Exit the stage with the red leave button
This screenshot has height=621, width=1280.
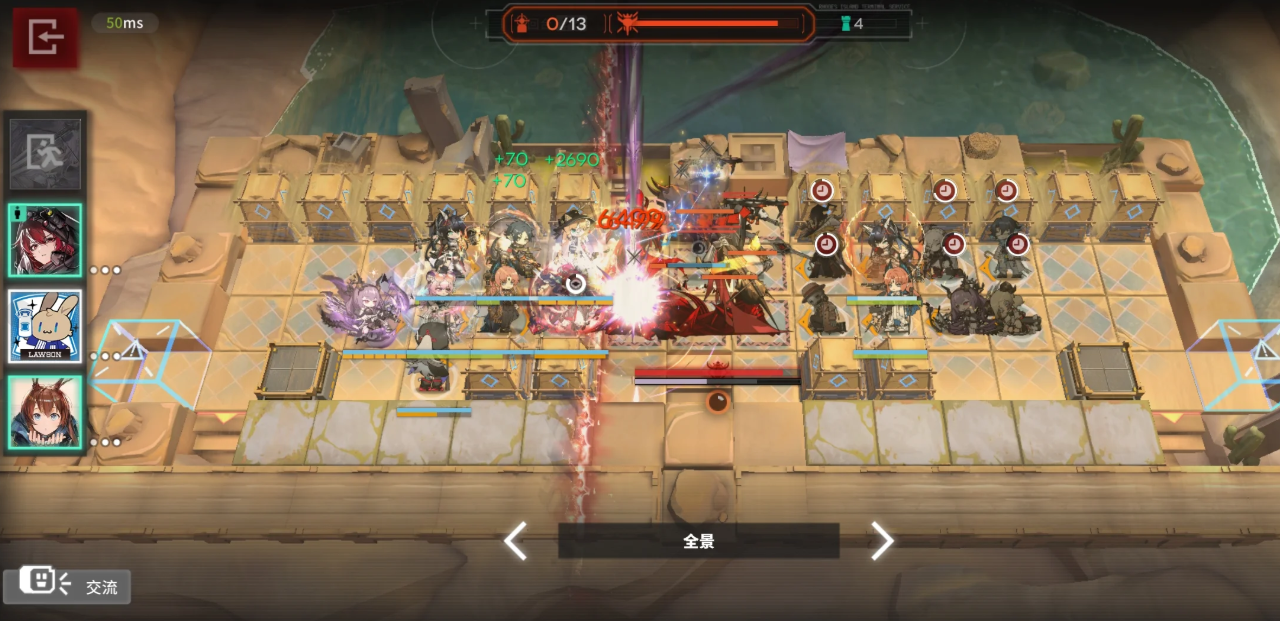click(x=45, y=38)
